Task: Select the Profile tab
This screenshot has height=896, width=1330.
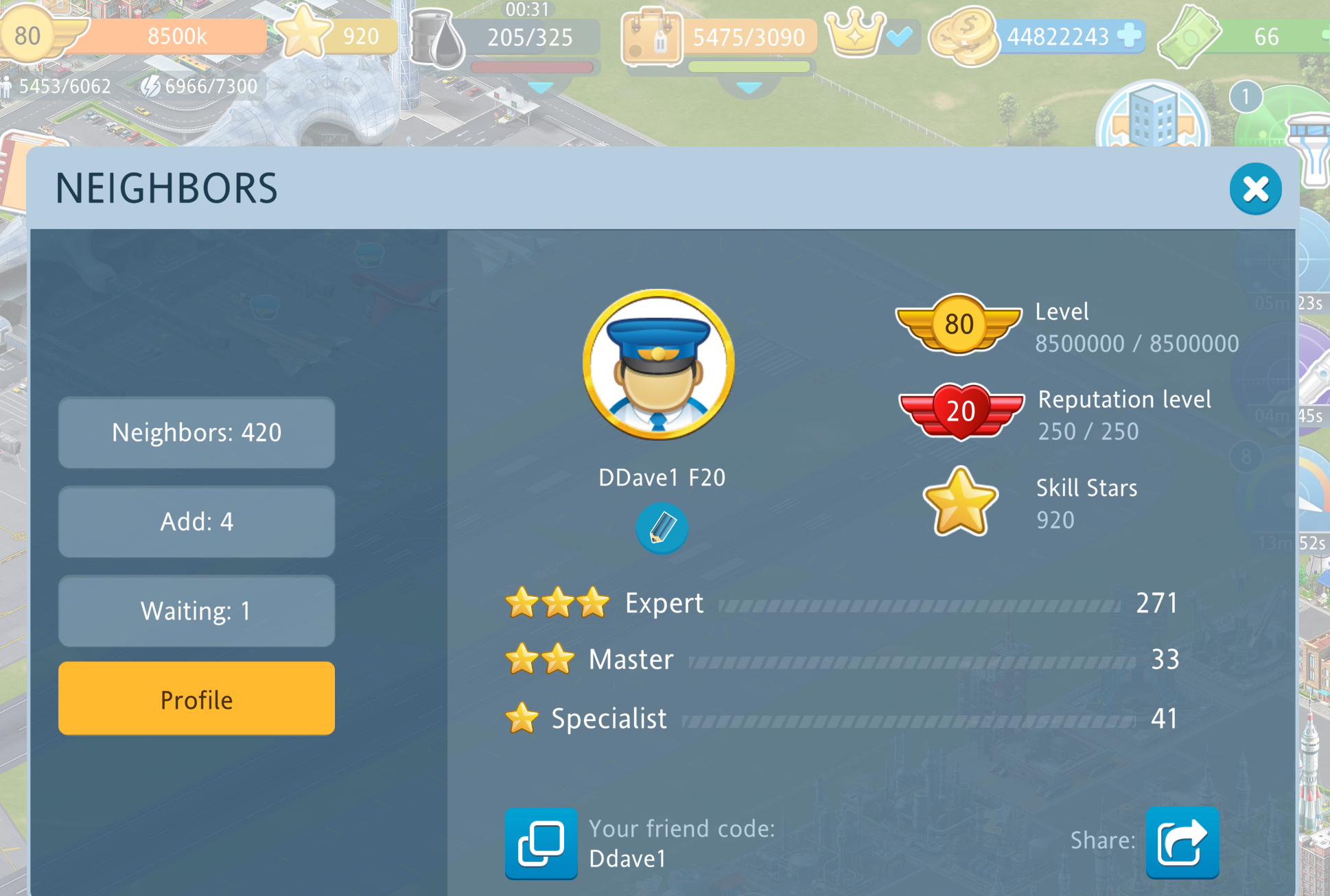Action: click(x=197, y=699)
